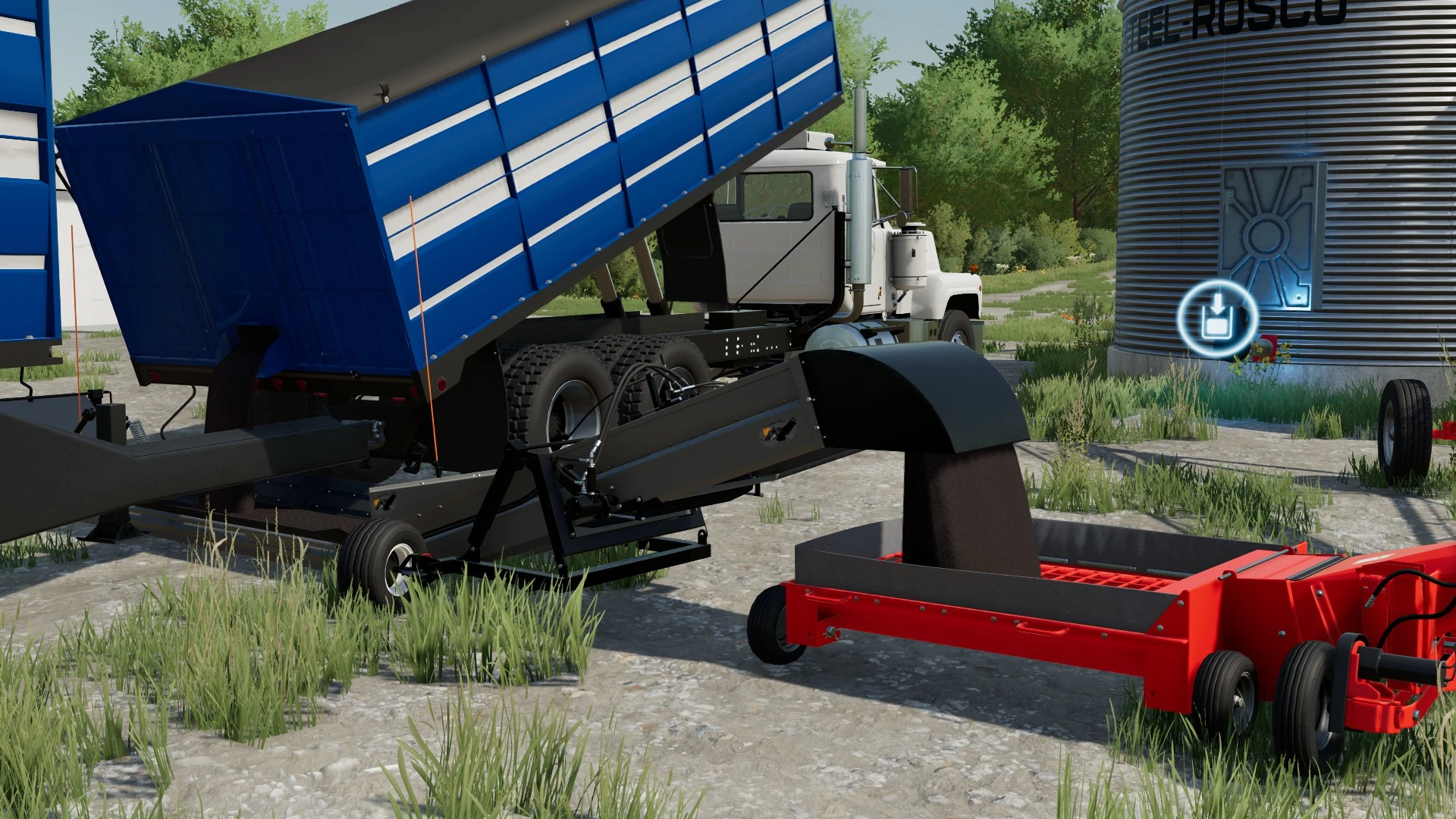
Task: Select the glowing silo unload trigger icon
Action: click(1216, 318)
